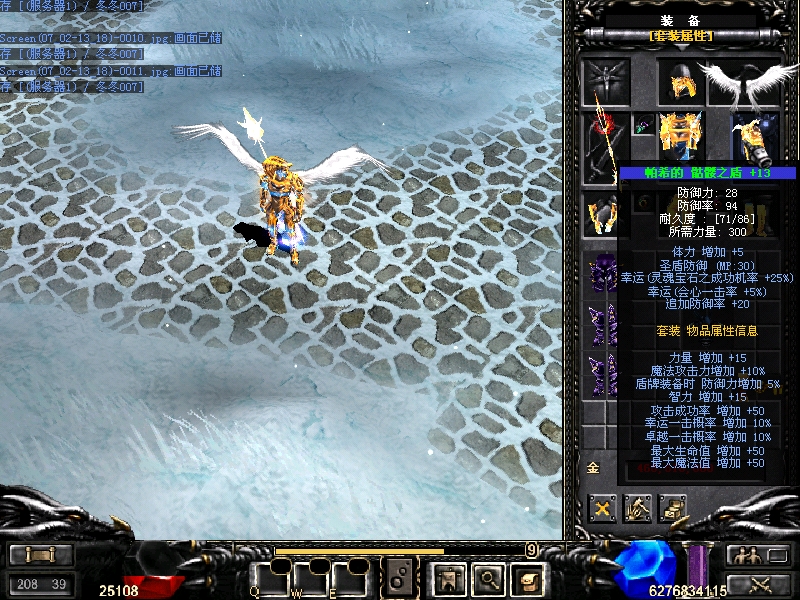Click the magnifying glass button in bottom bar

[x=487, y=577]
